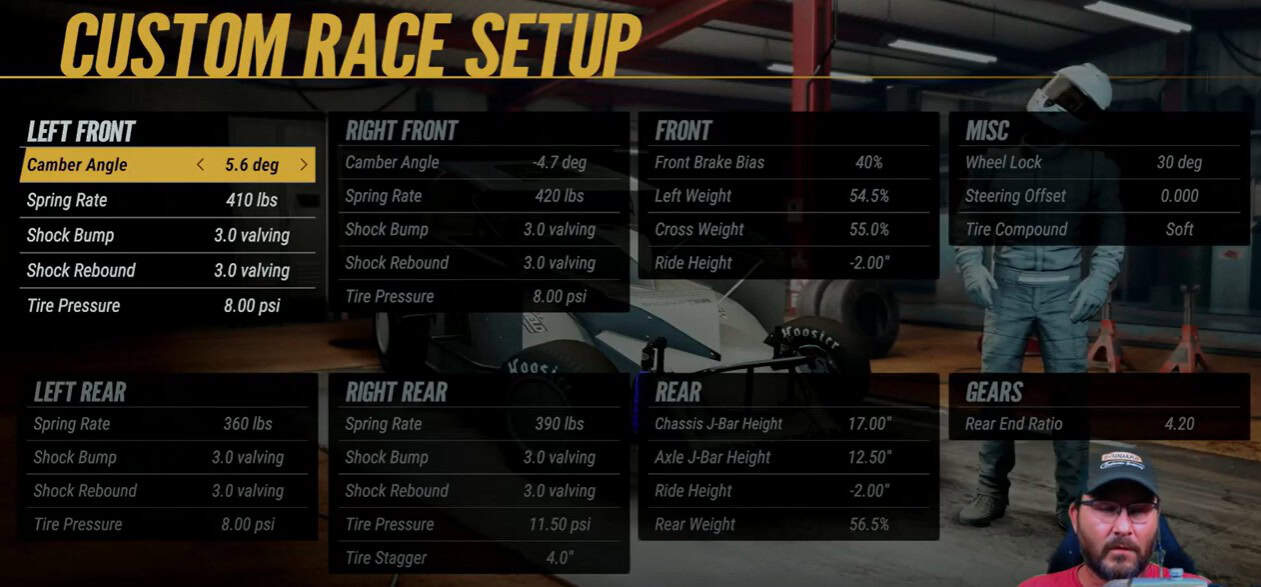The height and width of the screenshot is (587, 1261).
Task: Select Right Rear Tire Stagger setting
Action: tap(478, 558)
